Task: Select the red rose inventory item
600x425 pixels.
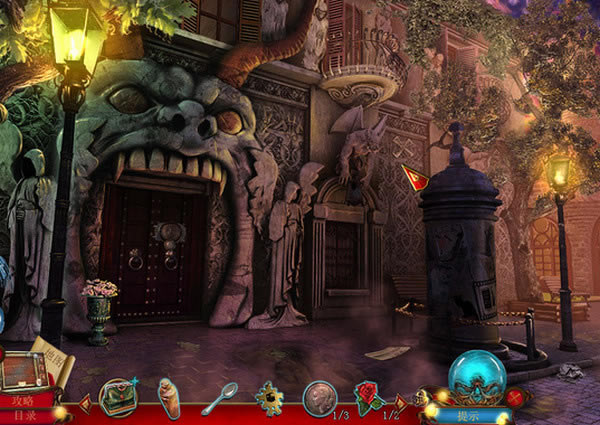Action: (x=369, y=397)
